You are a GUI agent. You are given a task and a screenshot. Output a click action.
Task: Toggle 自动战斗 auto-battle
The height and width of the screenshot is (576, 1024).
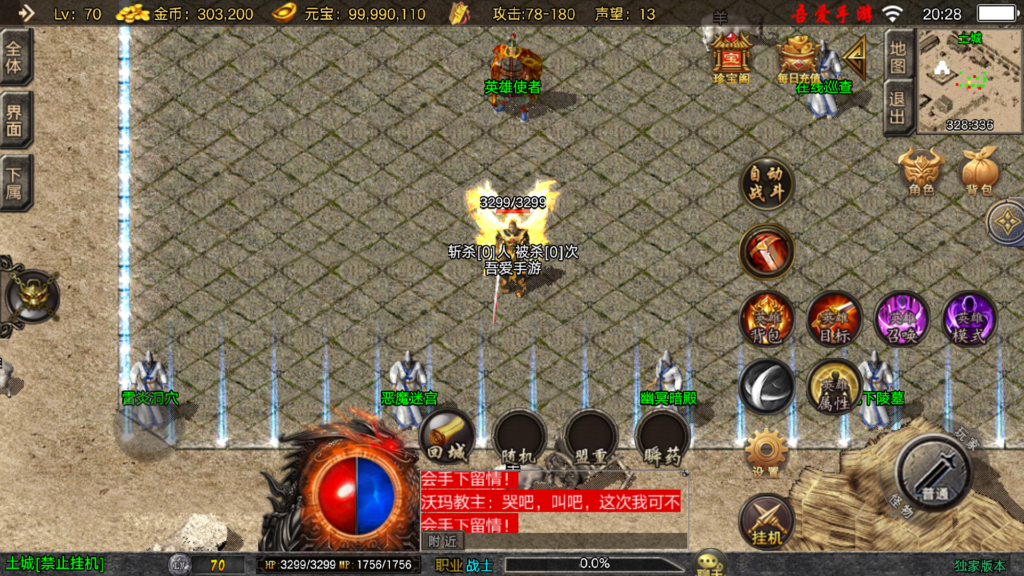tap(767, 185)
